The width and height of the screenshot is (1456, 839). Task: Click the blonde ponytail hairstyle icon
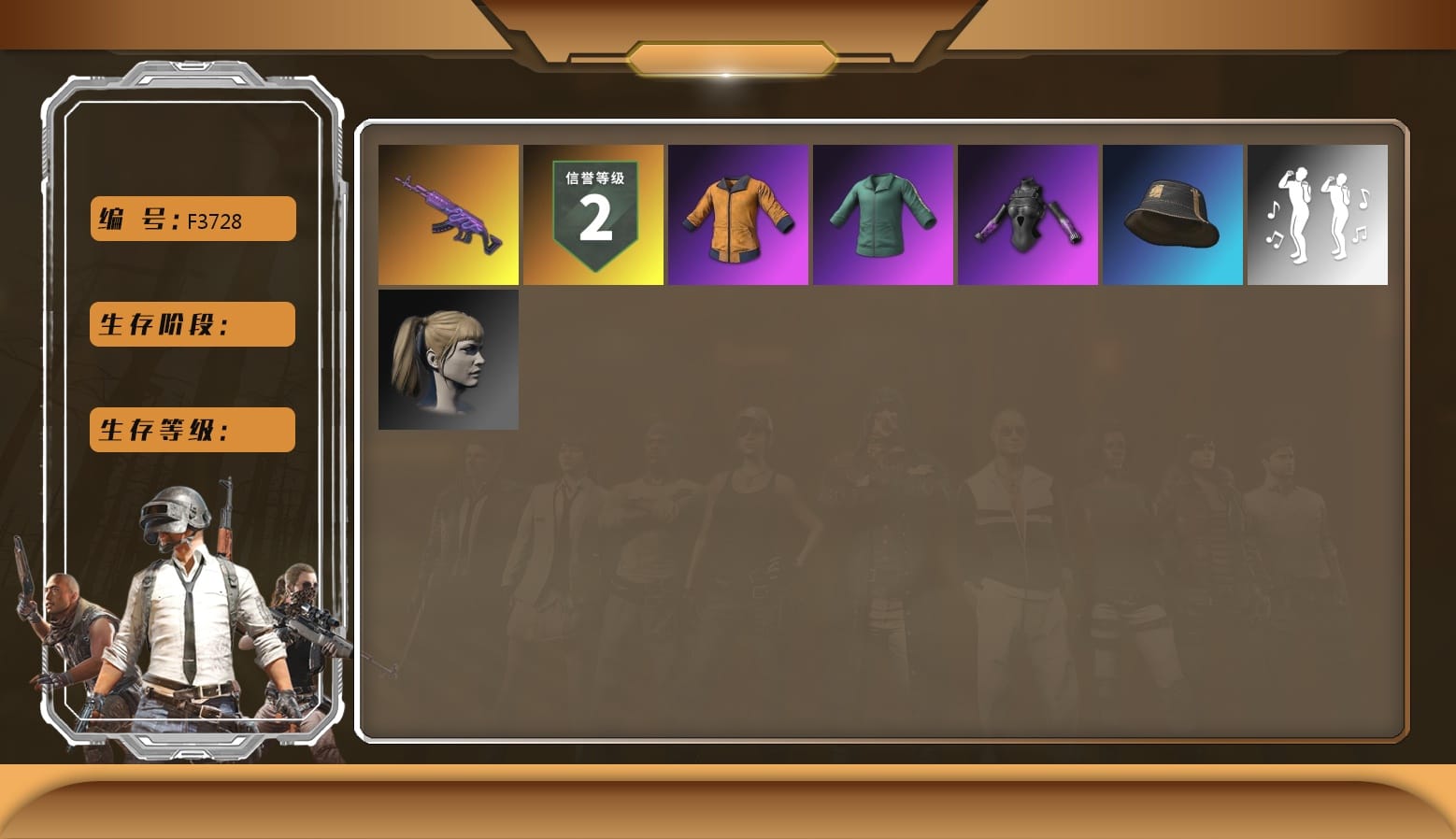[x=448, y=360]
